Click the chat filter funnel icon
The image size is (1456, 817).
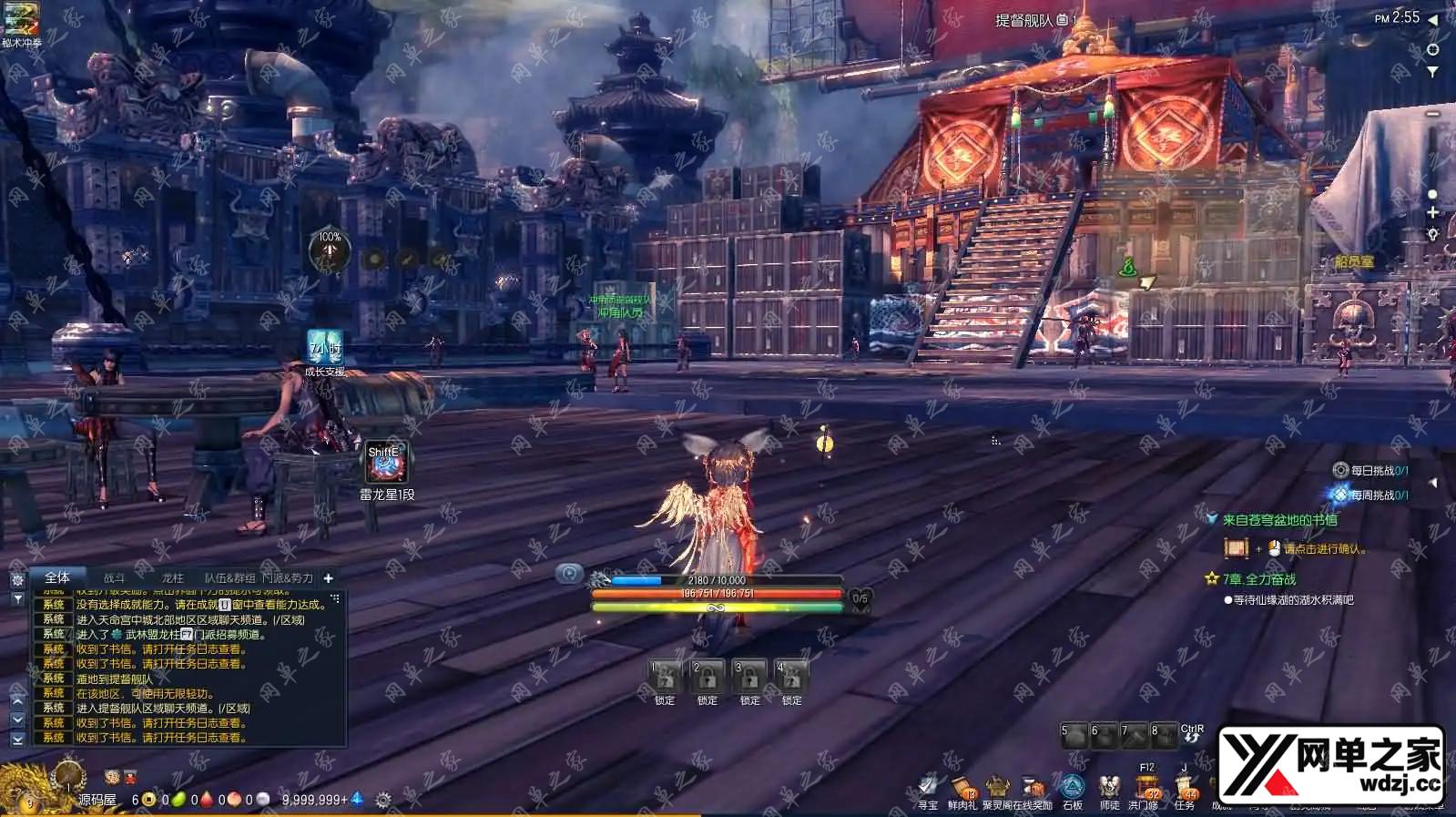point(17,599)
